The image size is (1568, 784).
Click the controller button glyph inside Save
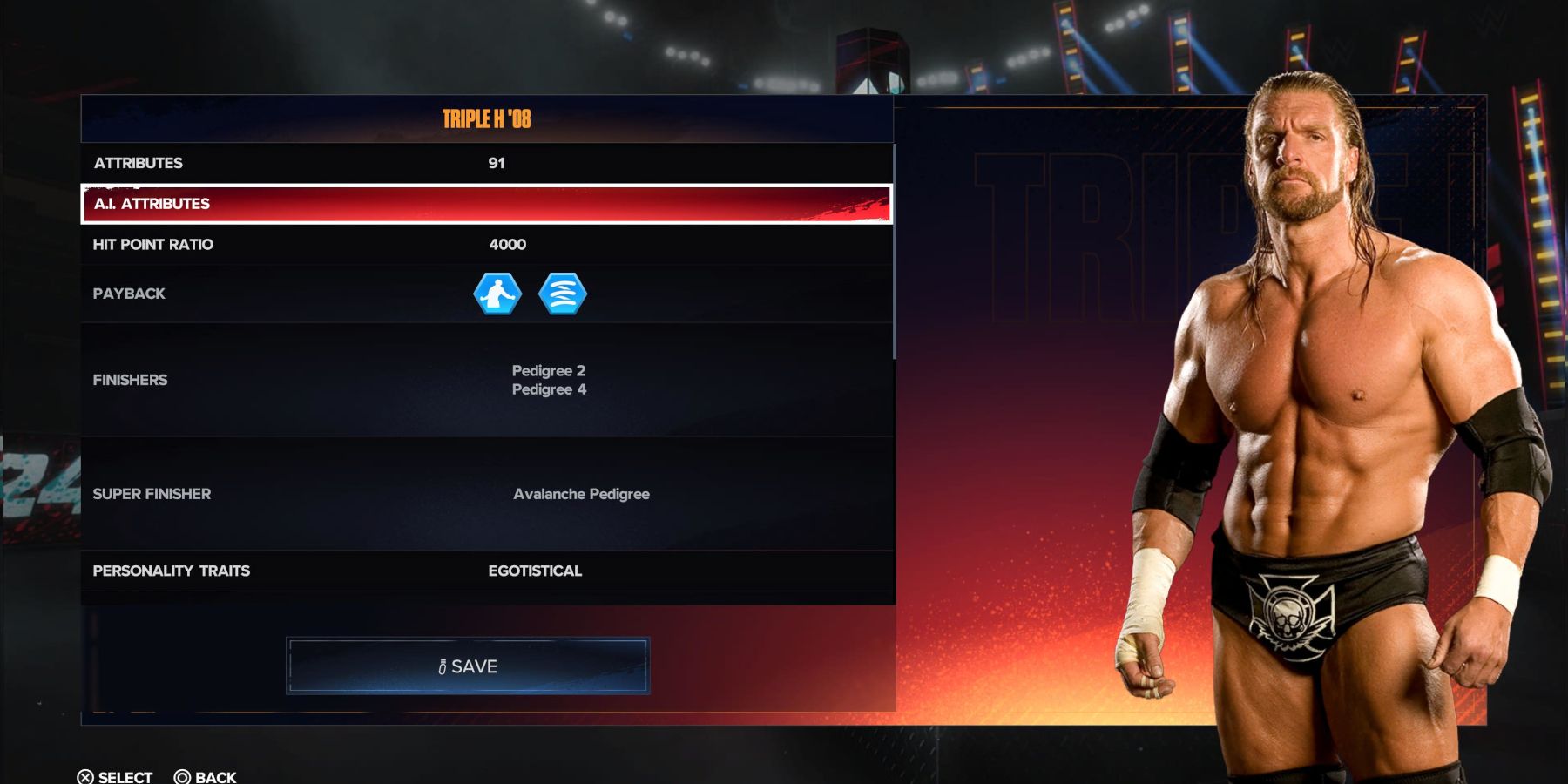(x=443, y=666)
